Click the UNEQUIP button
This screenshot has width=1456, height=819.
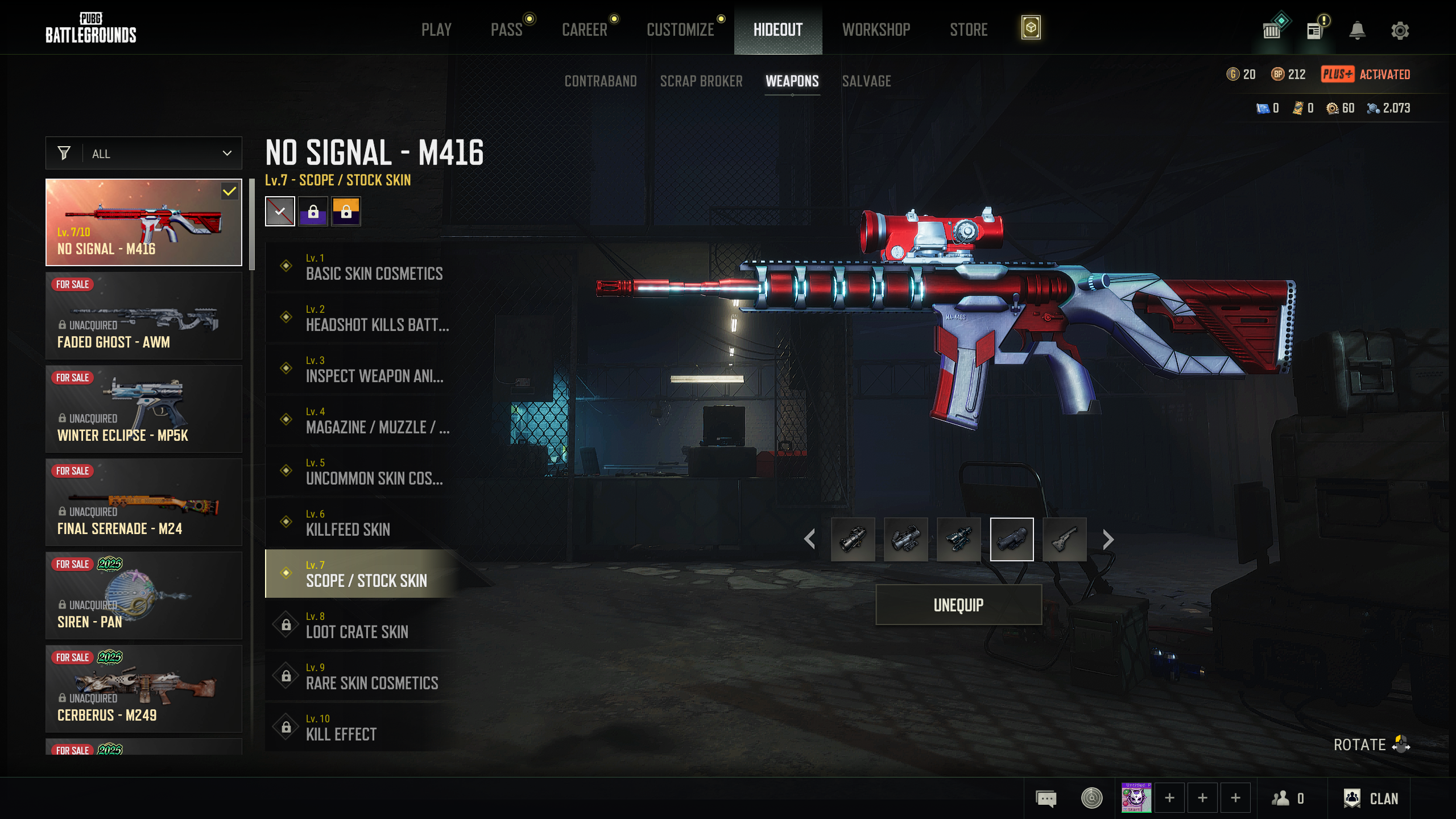pos(958,605)
